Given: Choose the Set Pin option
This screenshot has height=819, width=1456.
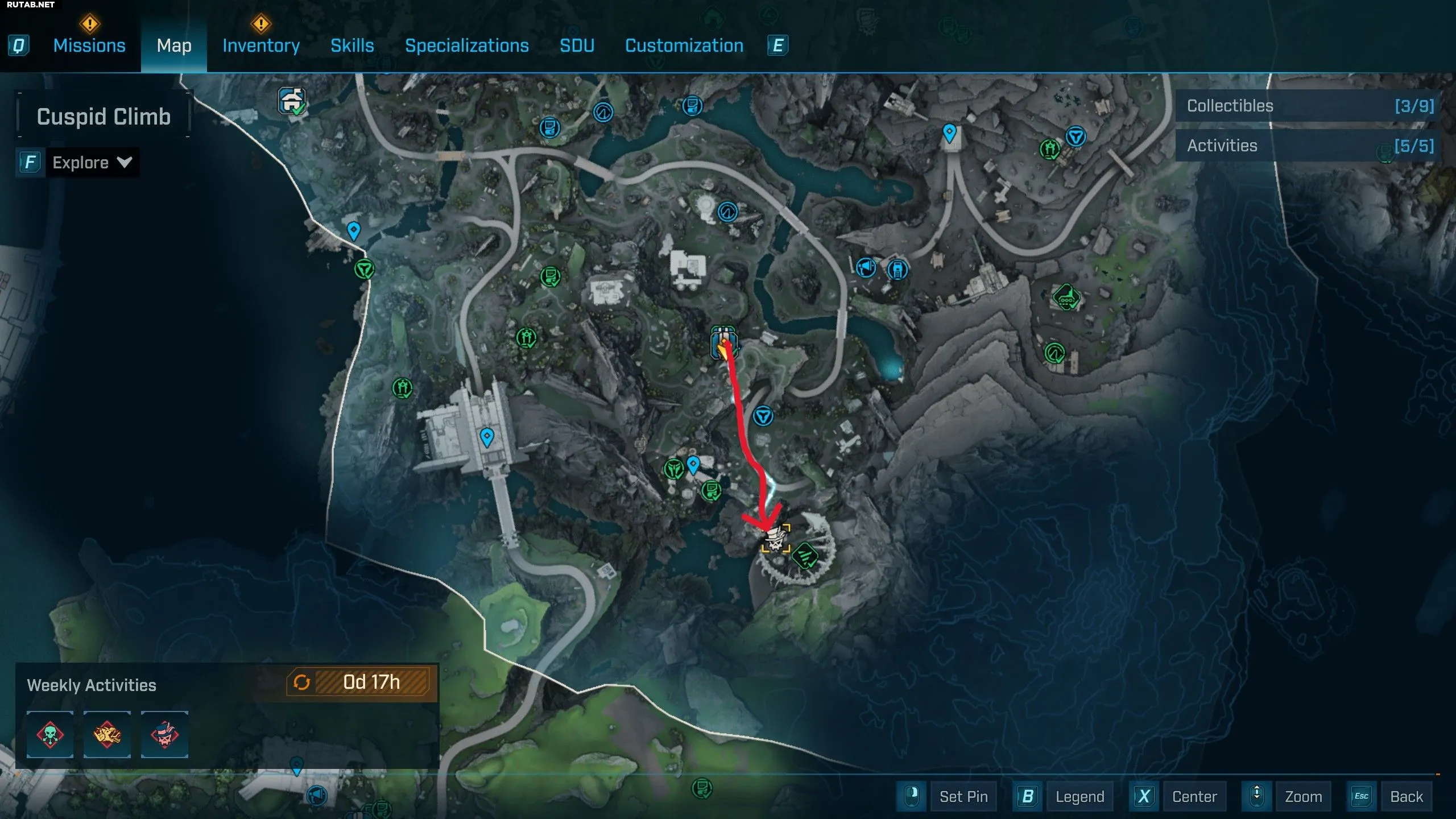Looking at the screenshot, I should [x=963, y=796].
